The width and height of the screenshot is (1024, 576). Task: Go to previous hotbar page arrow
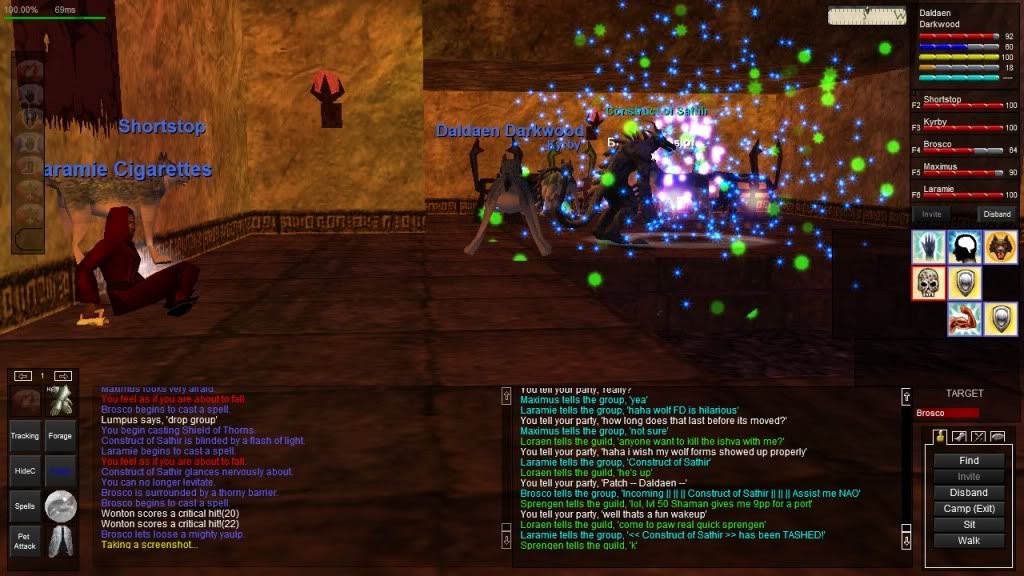coord(24,376)
